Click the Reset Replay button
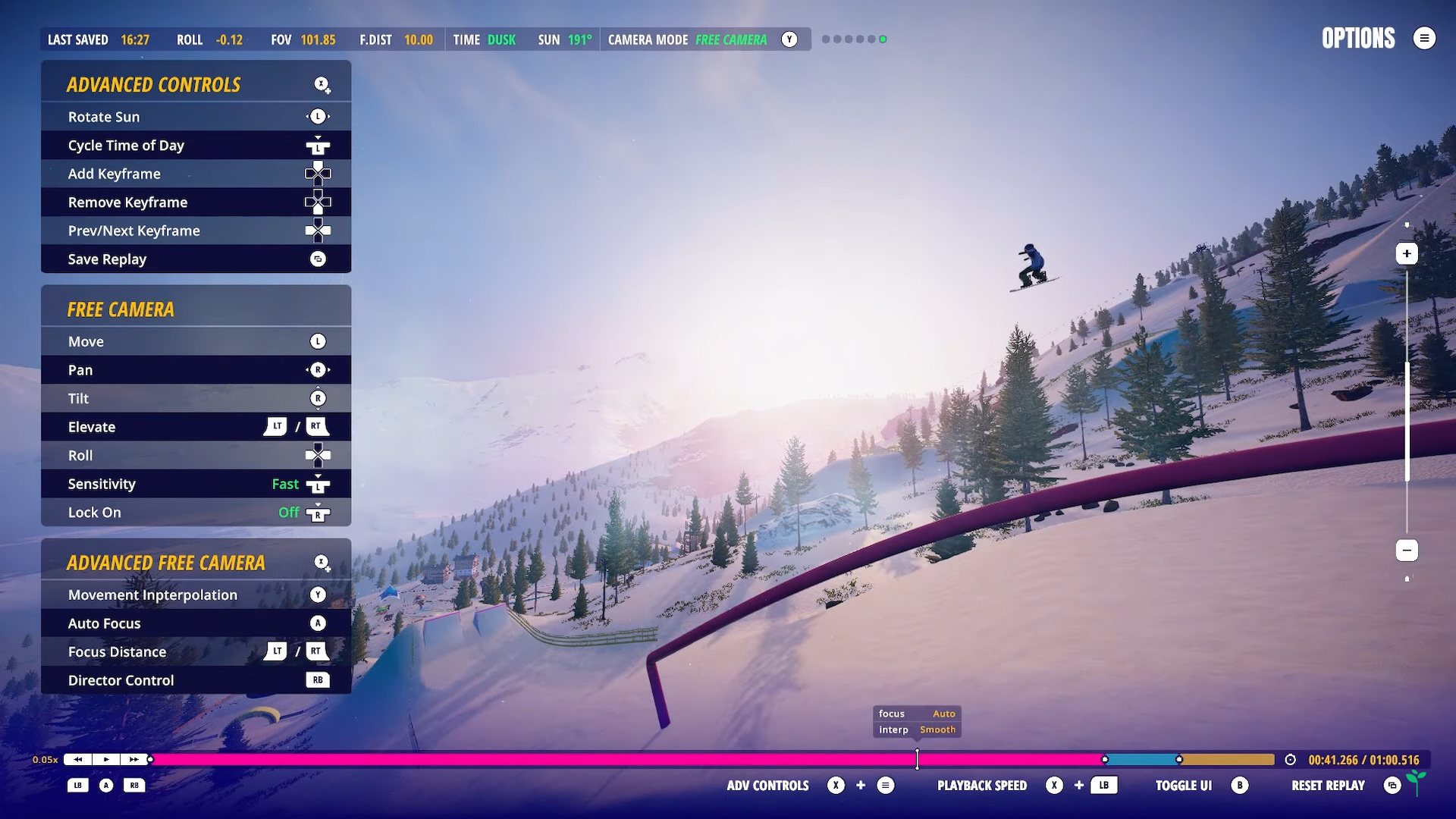 coord(1329,786)
